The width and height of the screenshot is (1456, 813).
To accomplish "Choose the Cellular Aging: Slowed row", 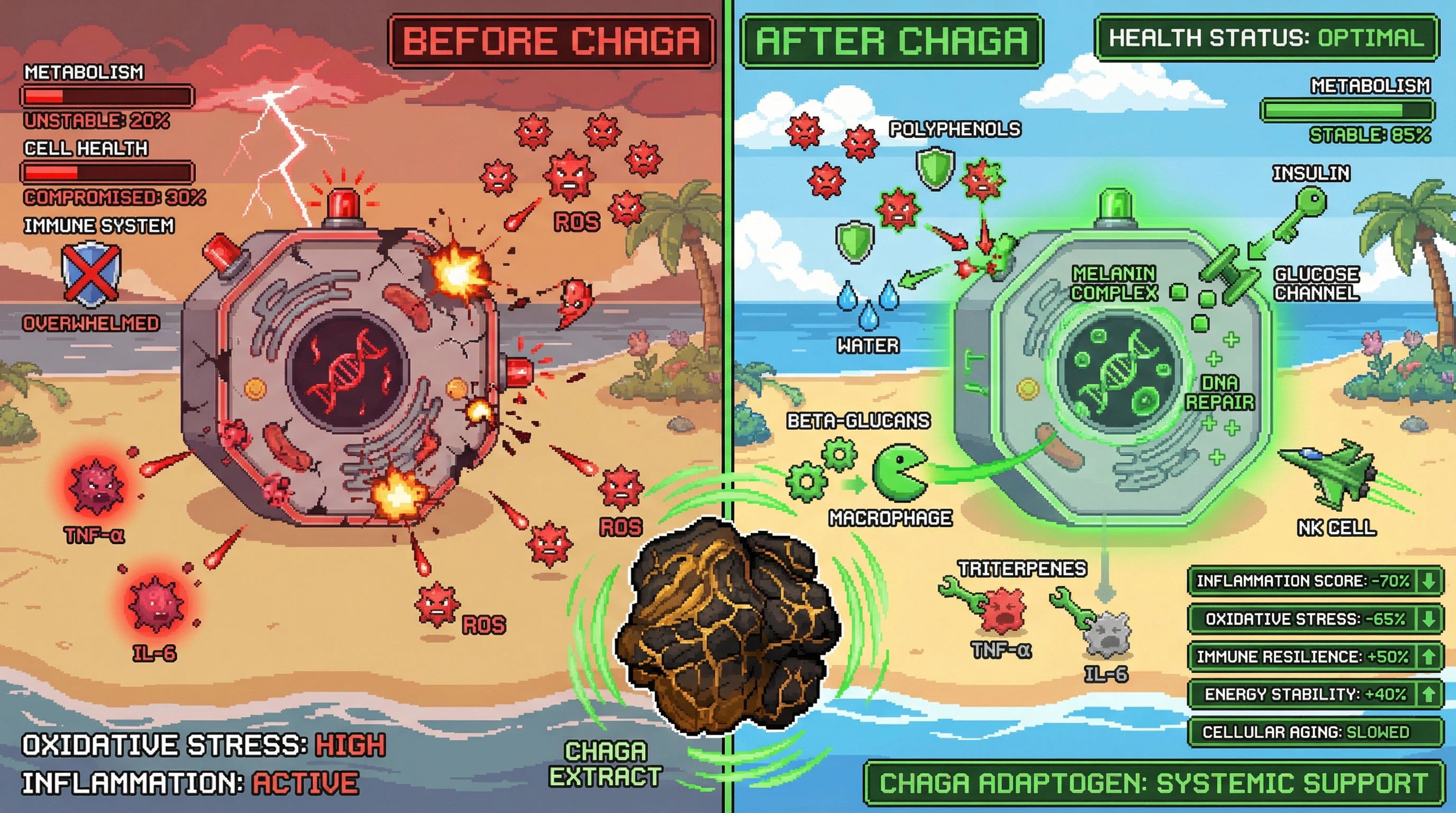I will 1315,732.
